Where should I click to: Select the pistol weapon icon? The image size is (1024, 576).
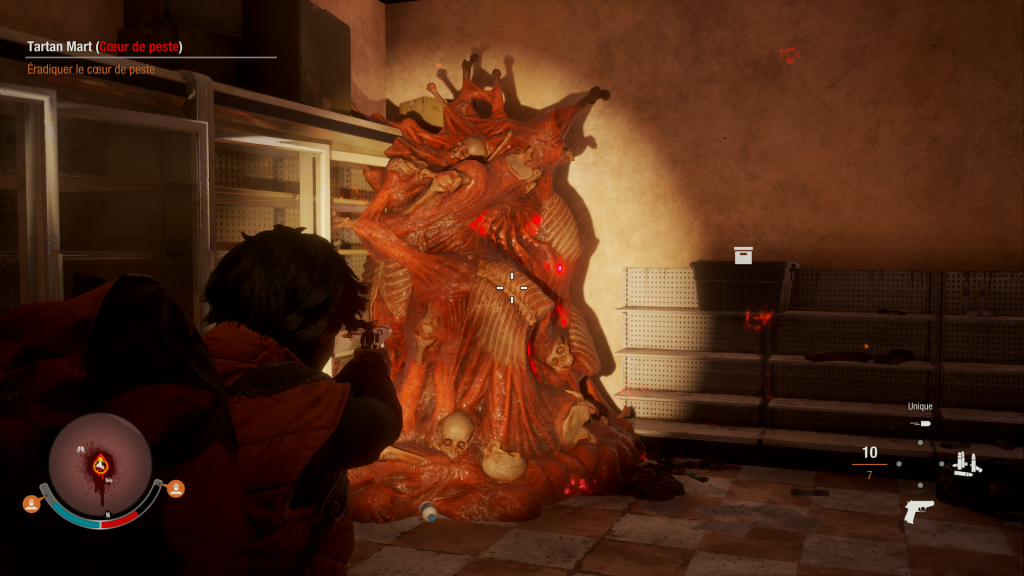point(918,509)
